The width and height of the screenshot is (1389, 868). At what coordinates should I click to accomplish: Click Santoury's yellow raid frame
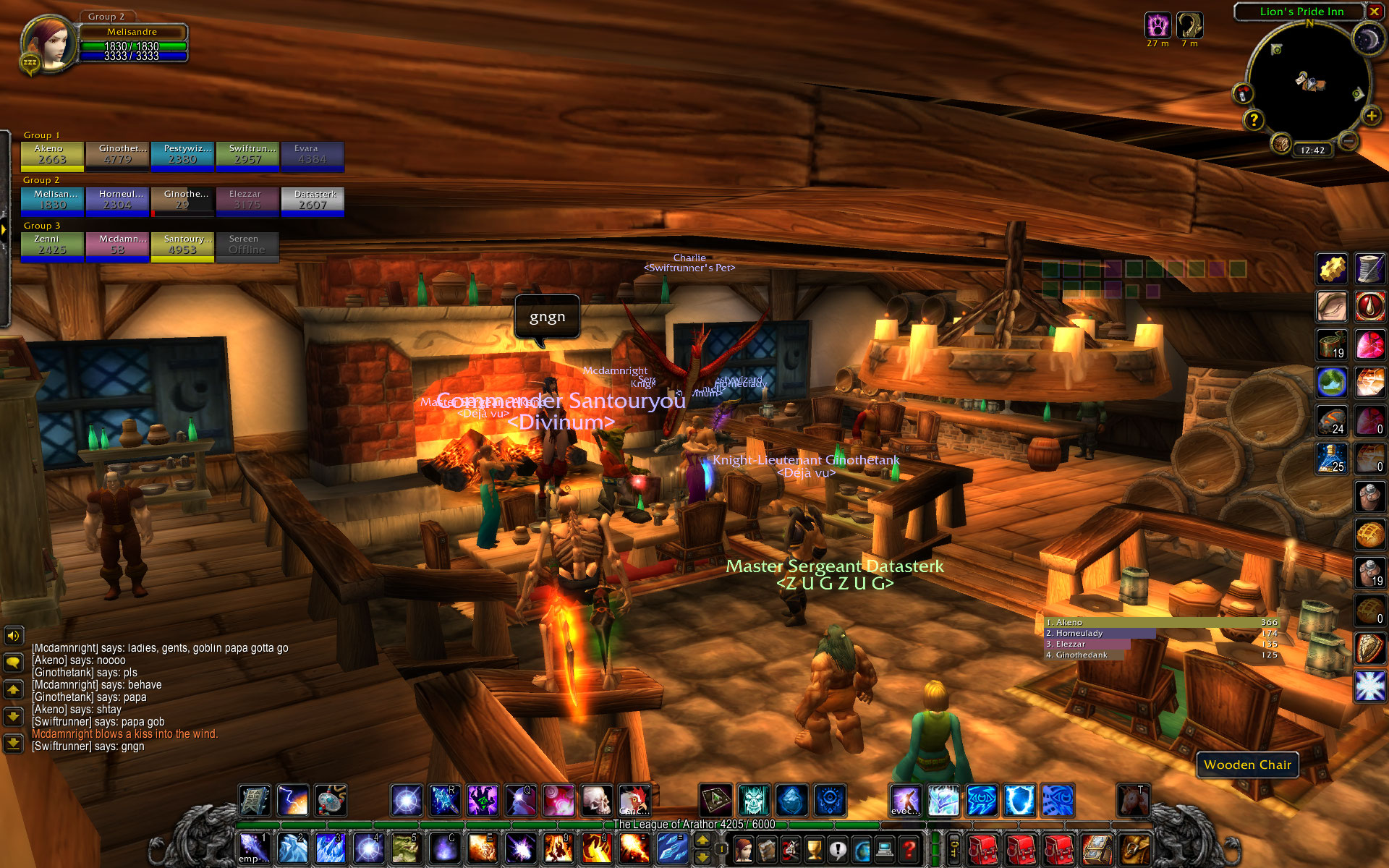click(x=182, y=246)
